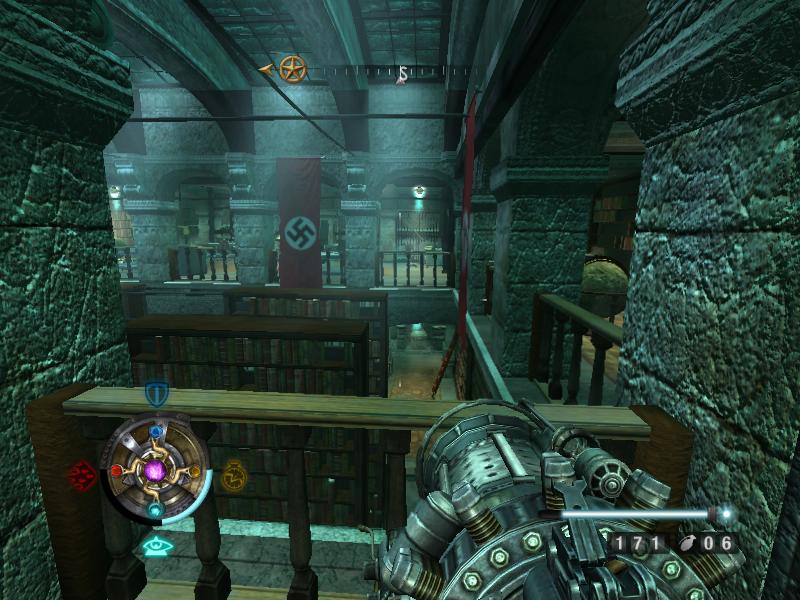Click the orange star objective marker on compass

292,69
